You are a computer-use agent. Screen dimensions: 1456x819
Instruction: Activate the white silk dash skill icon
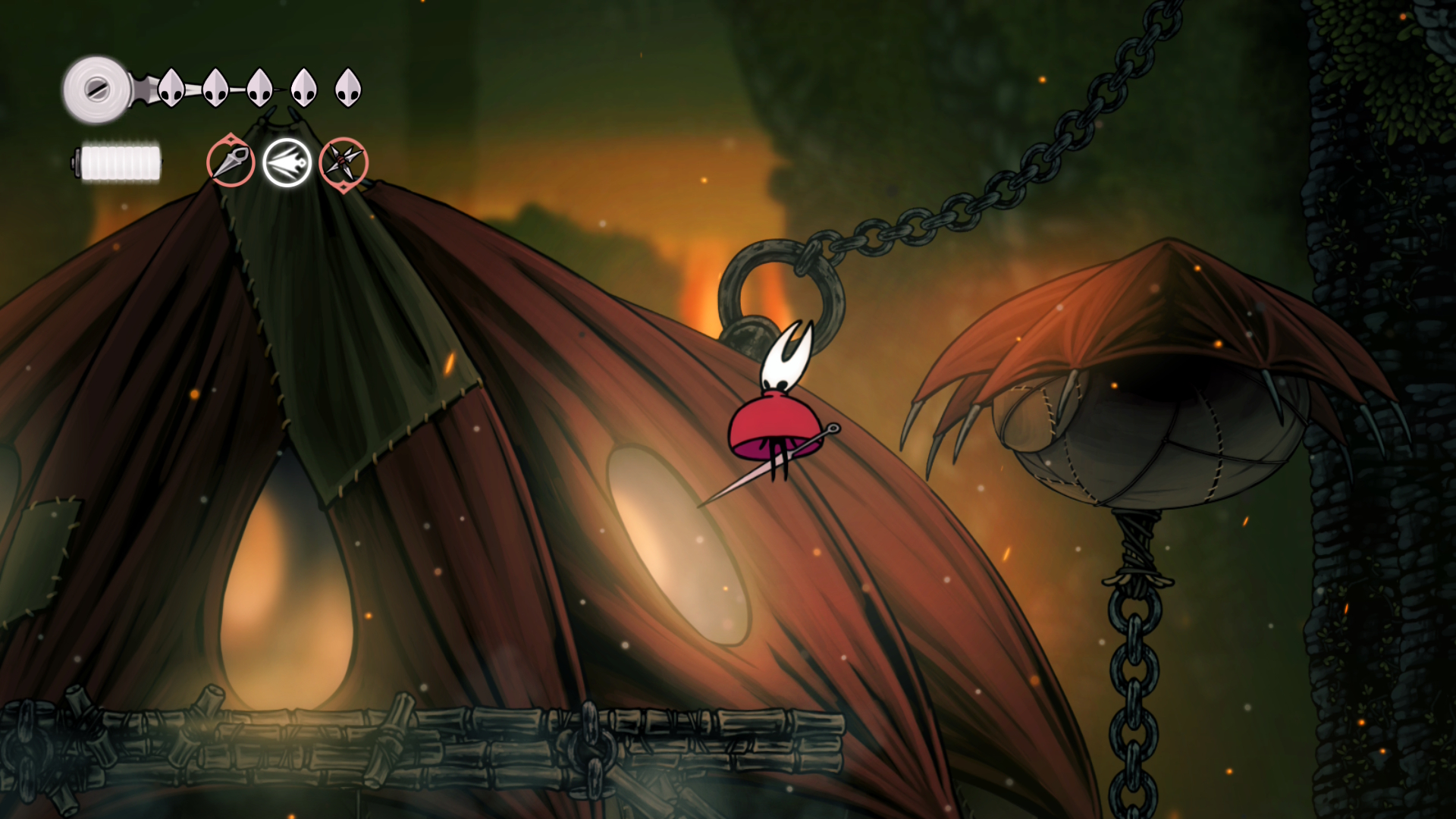coord(287,162)
